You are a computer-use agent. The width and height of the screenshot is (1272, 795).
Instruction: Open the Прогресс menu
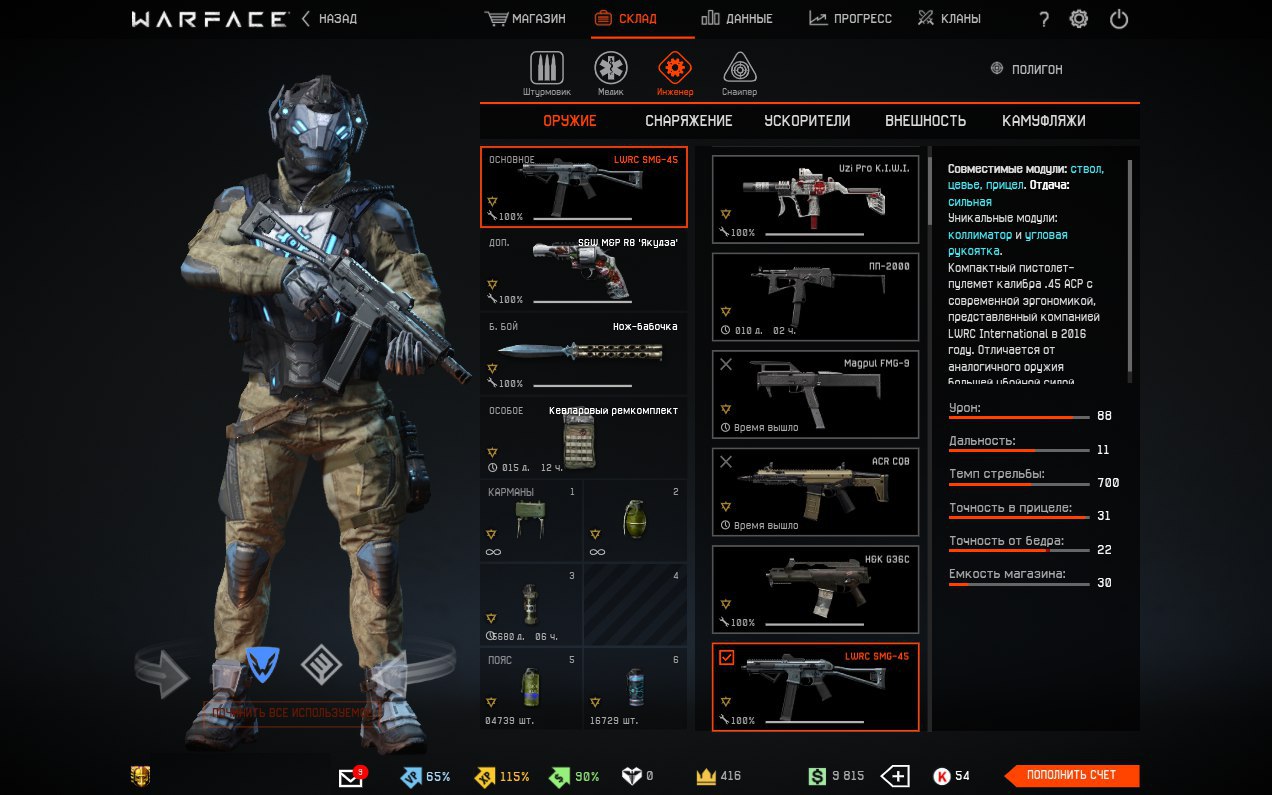(850, 19)
